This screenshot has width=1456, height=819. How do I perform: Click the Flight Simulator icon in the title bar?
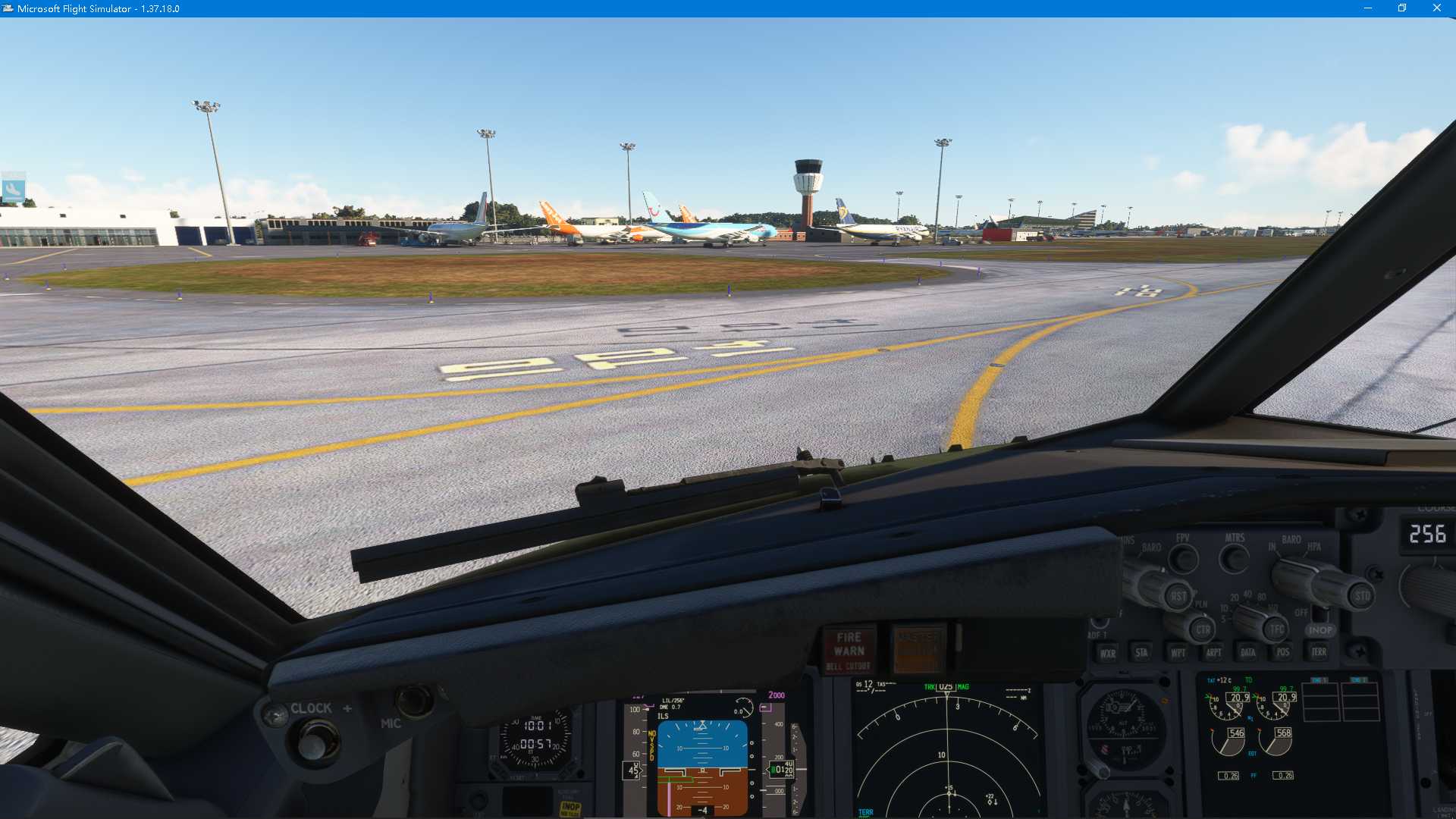9,8
